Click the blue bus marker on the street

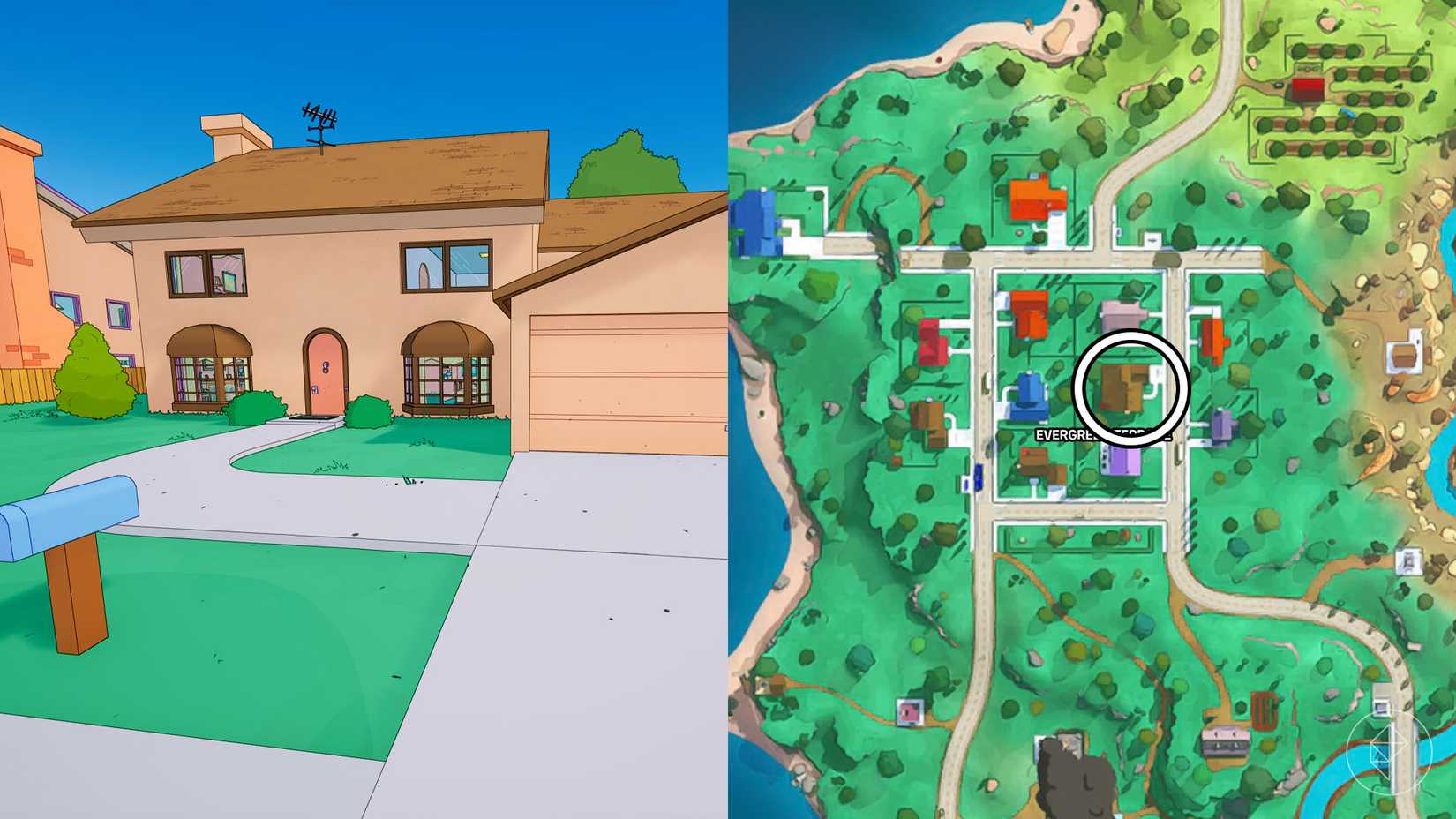(x=978, y=477)
